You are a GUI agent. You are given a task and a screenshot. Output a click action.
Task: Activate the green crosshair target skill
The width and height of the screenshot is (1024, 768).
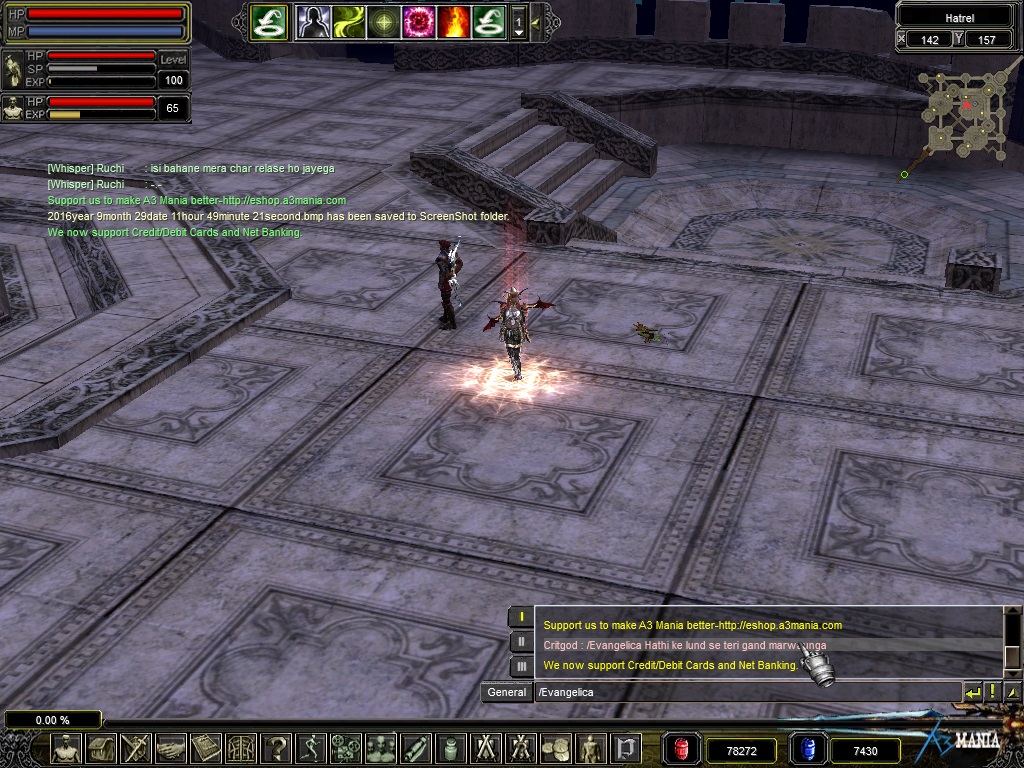tap(382, 21)
